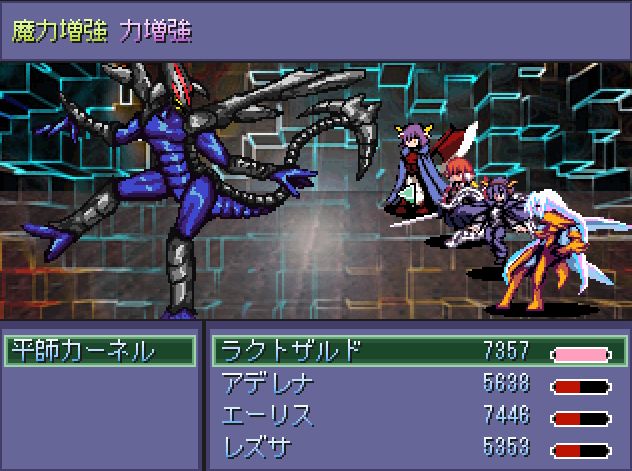
Task: Select the アデレナ party row
Action: click(419, 386)
